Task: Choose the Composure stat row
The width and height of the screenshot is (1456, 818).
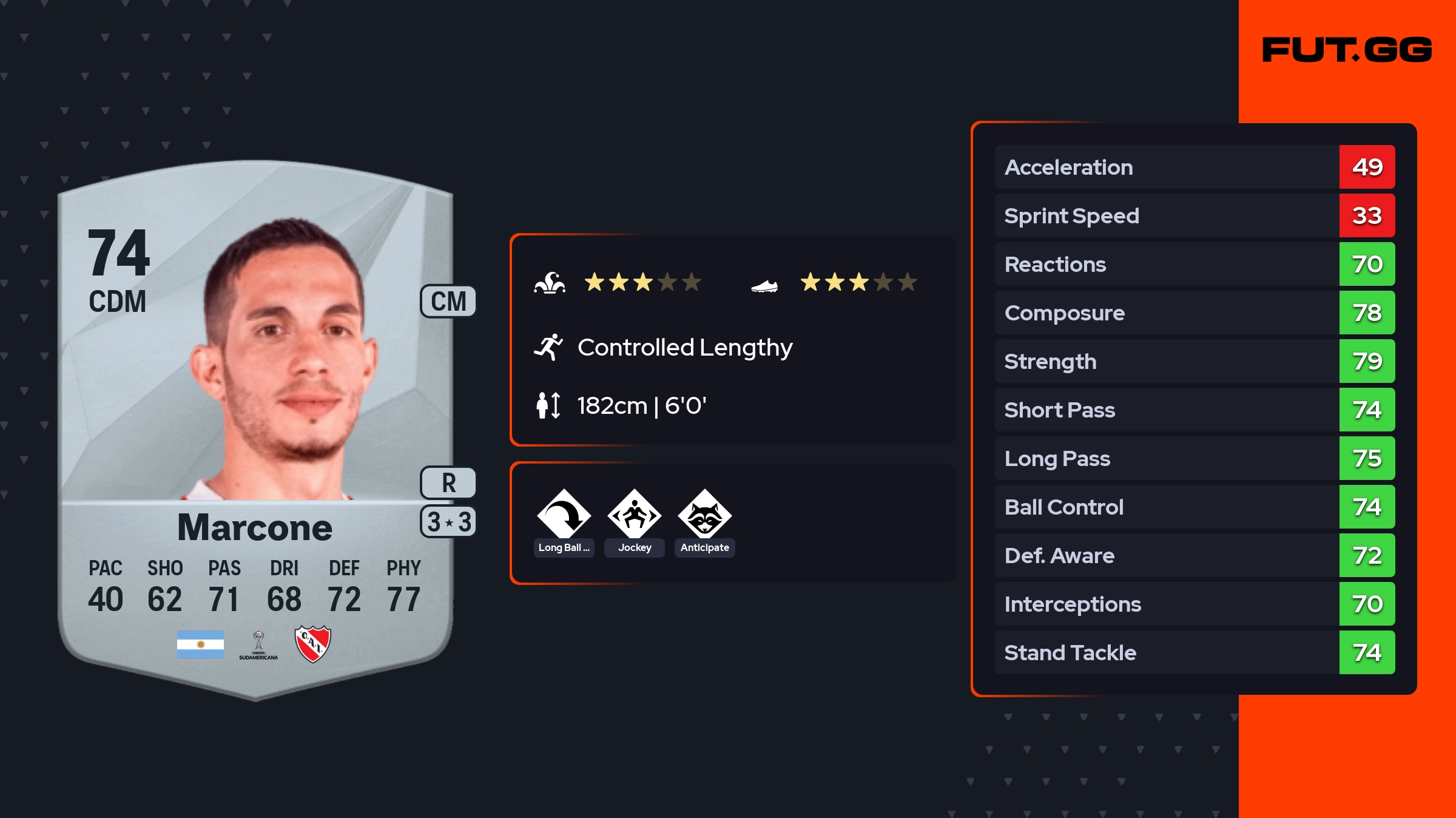Action: (1194, 313)
